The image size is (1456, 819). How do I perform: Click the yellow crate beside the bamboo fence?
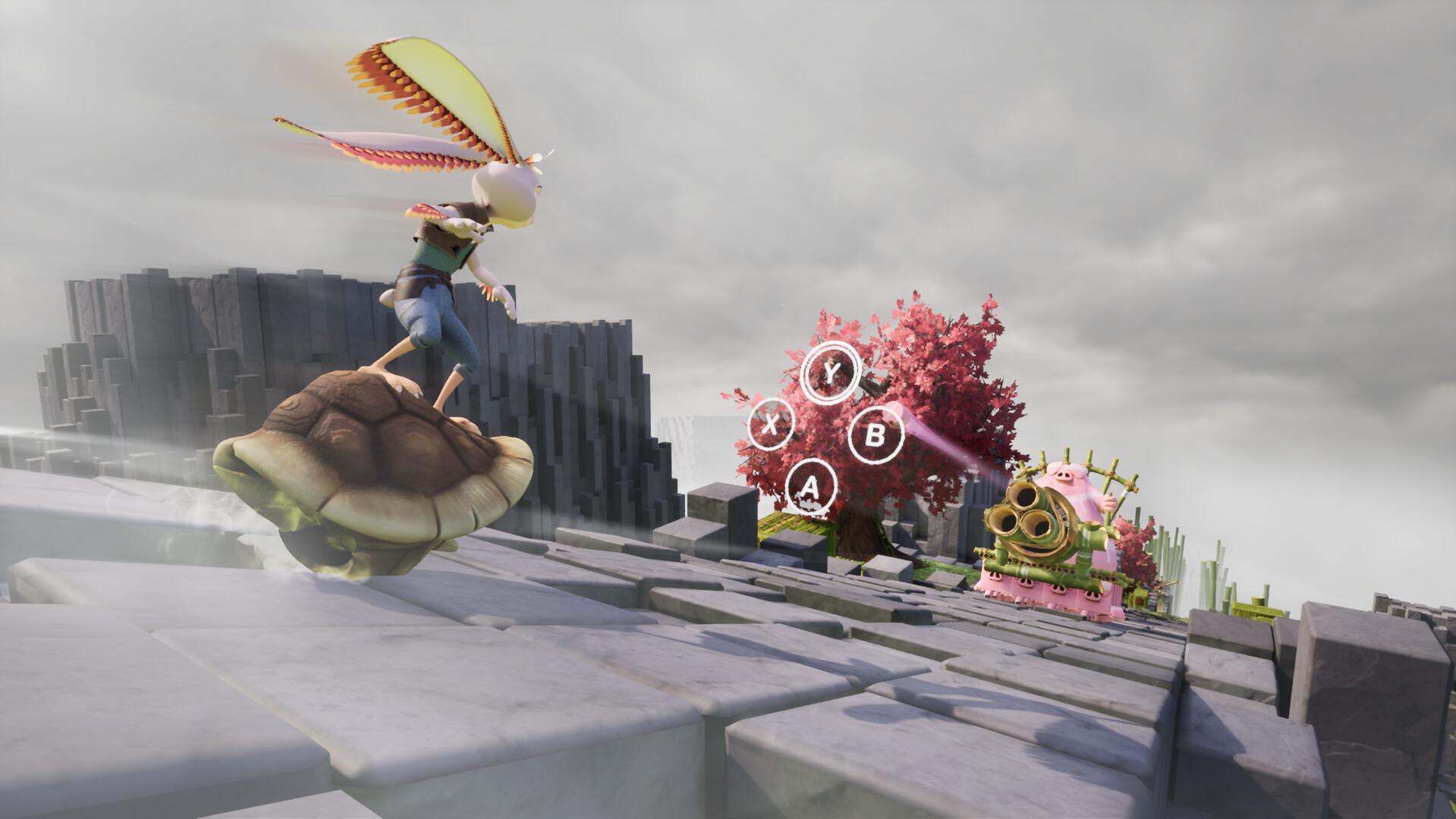coord(1138,599)
